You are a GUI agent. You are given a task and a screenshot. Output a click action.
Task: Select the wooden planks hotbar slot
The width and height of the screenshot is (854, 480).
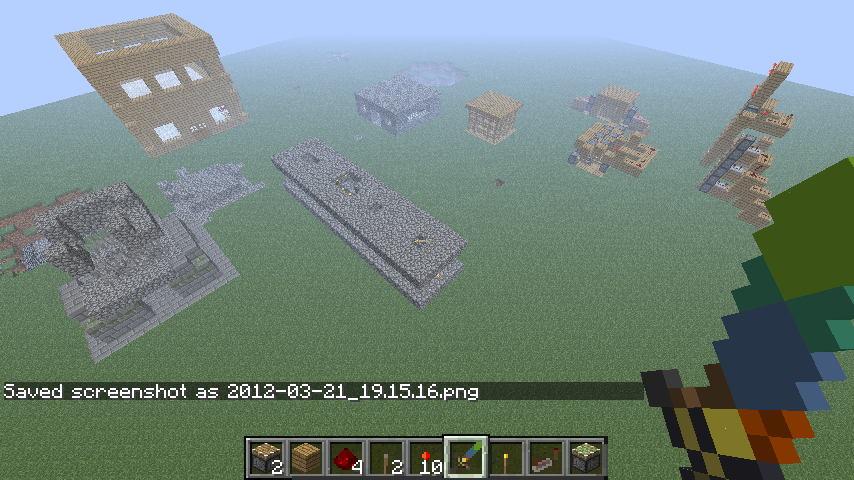(x=306, y=459)
